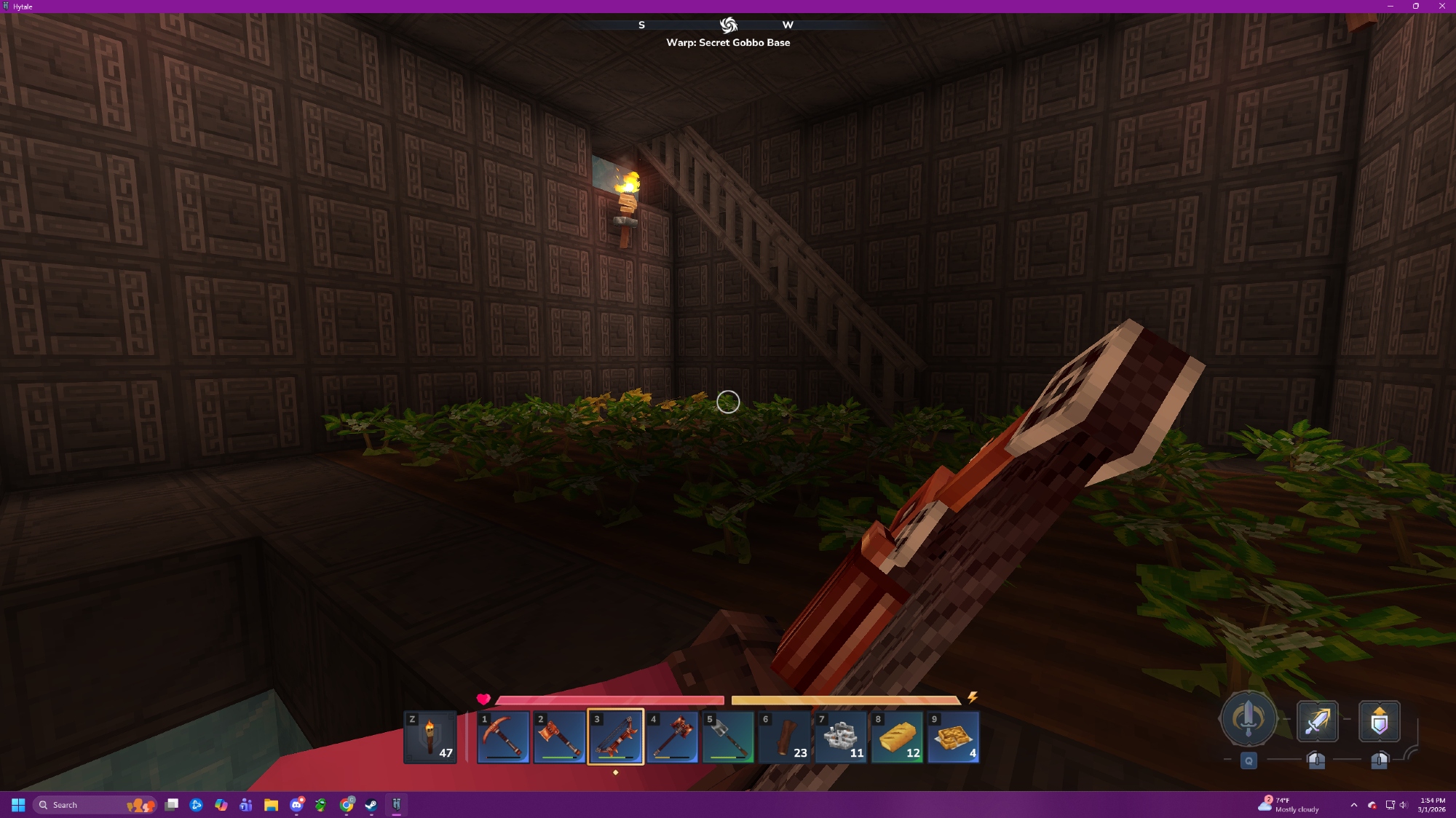Select the bread loaf slot

pos(897,736)
